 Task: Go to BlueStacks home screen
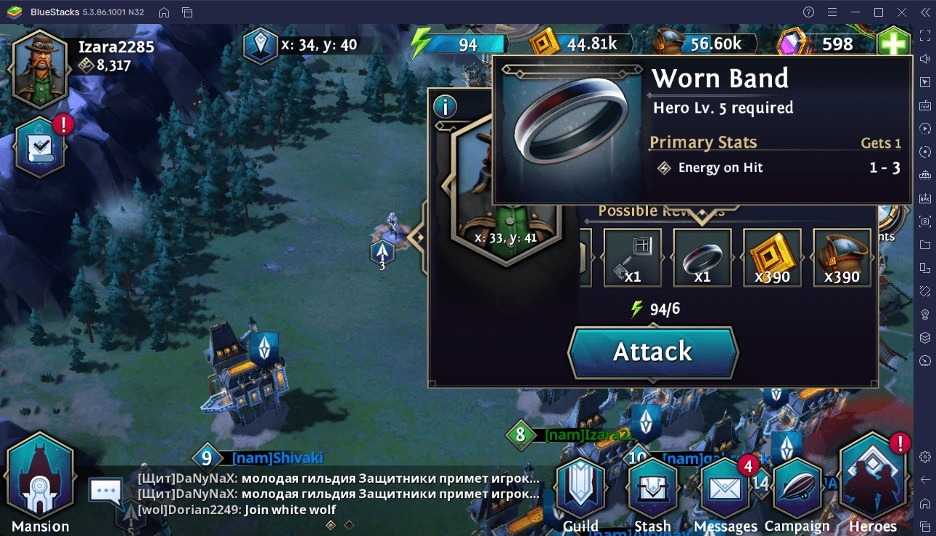pyautogui.click(x=163, y=12)
